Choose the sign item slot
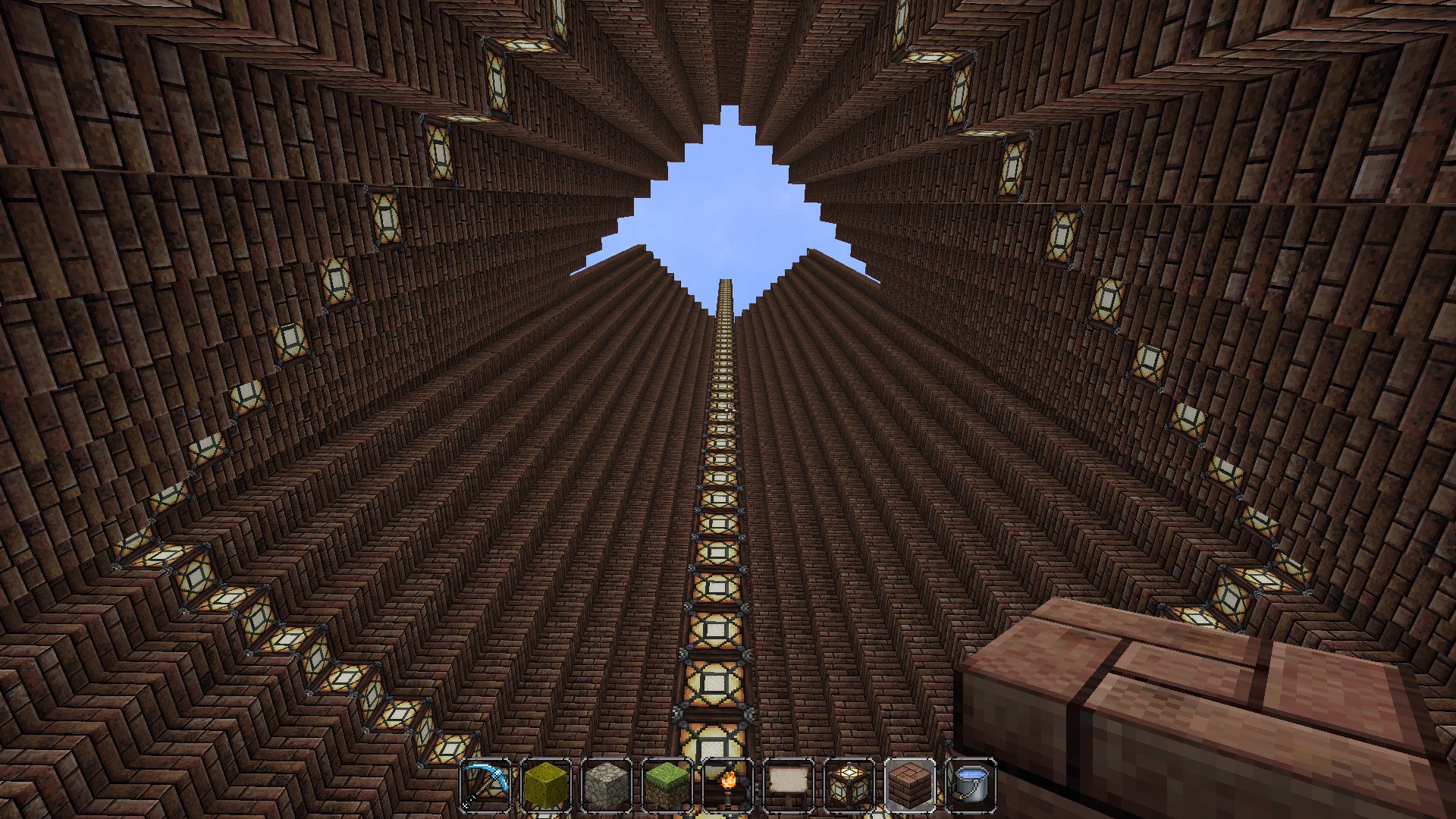Screen dimensions: 1456x819 click(x=789, y=784)
